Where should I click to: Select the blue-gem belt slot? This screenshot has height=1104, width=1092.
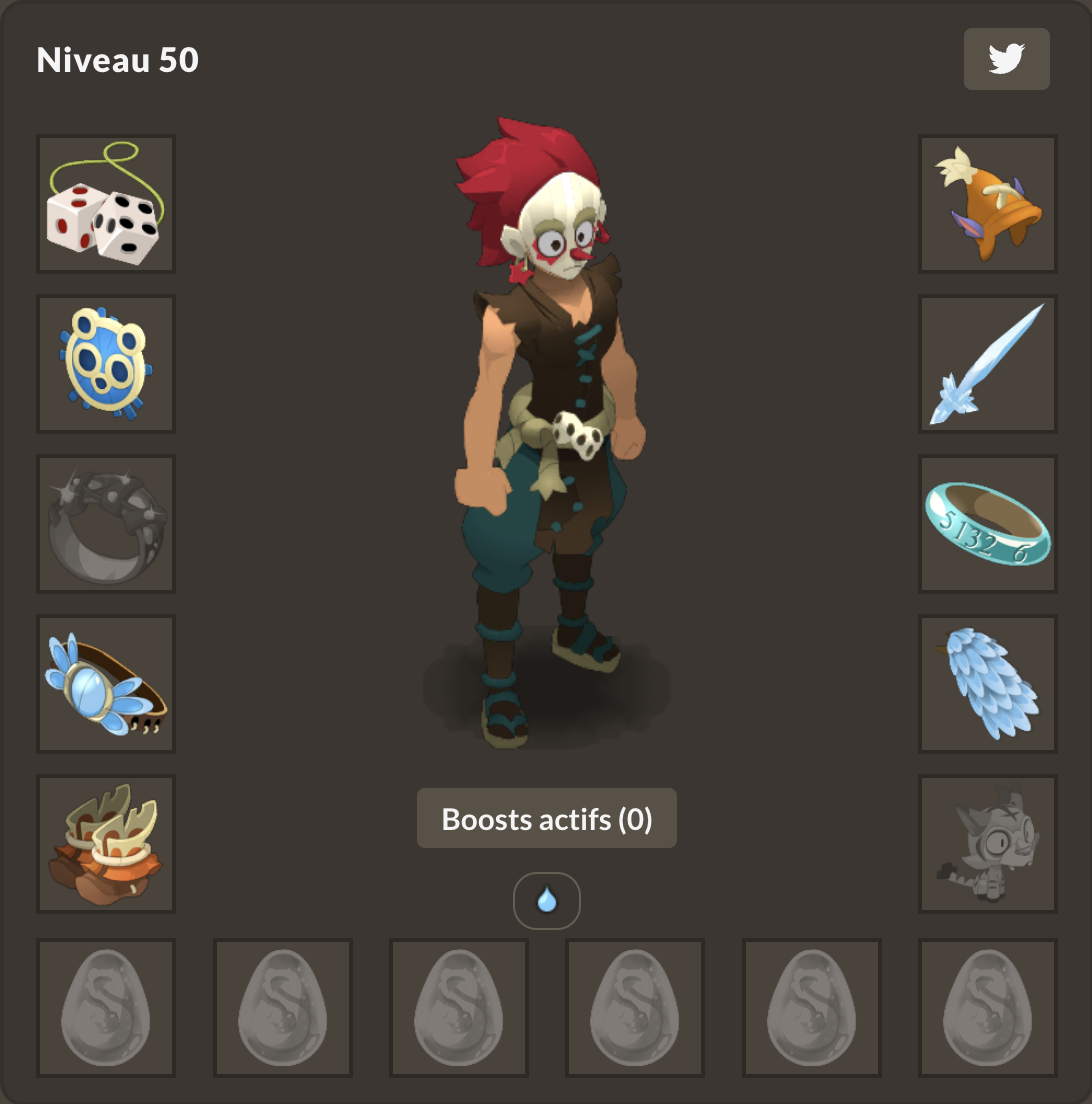coord(106,684)
